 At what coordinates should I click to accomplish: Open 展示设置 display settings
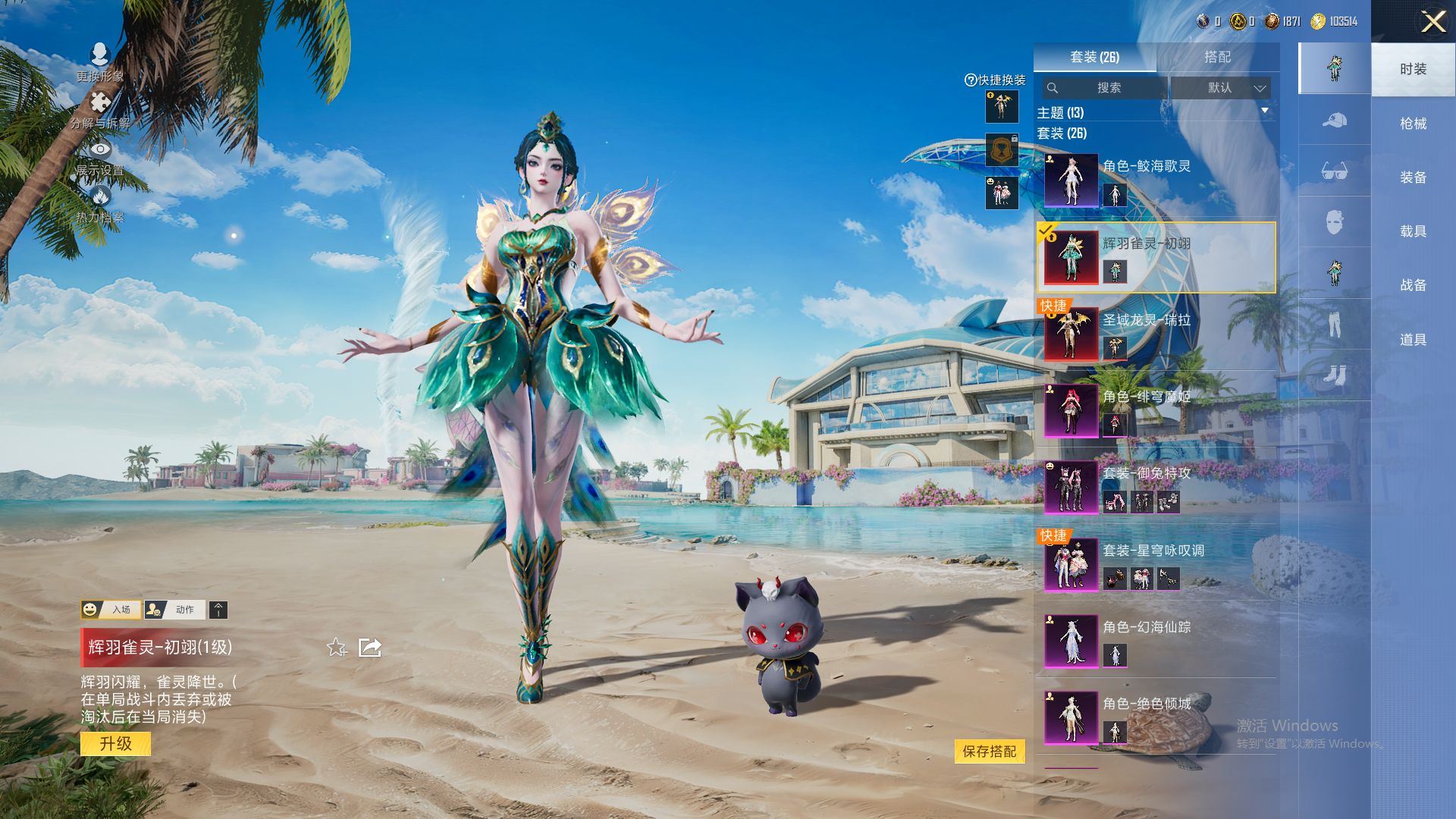tap(99, 157)
